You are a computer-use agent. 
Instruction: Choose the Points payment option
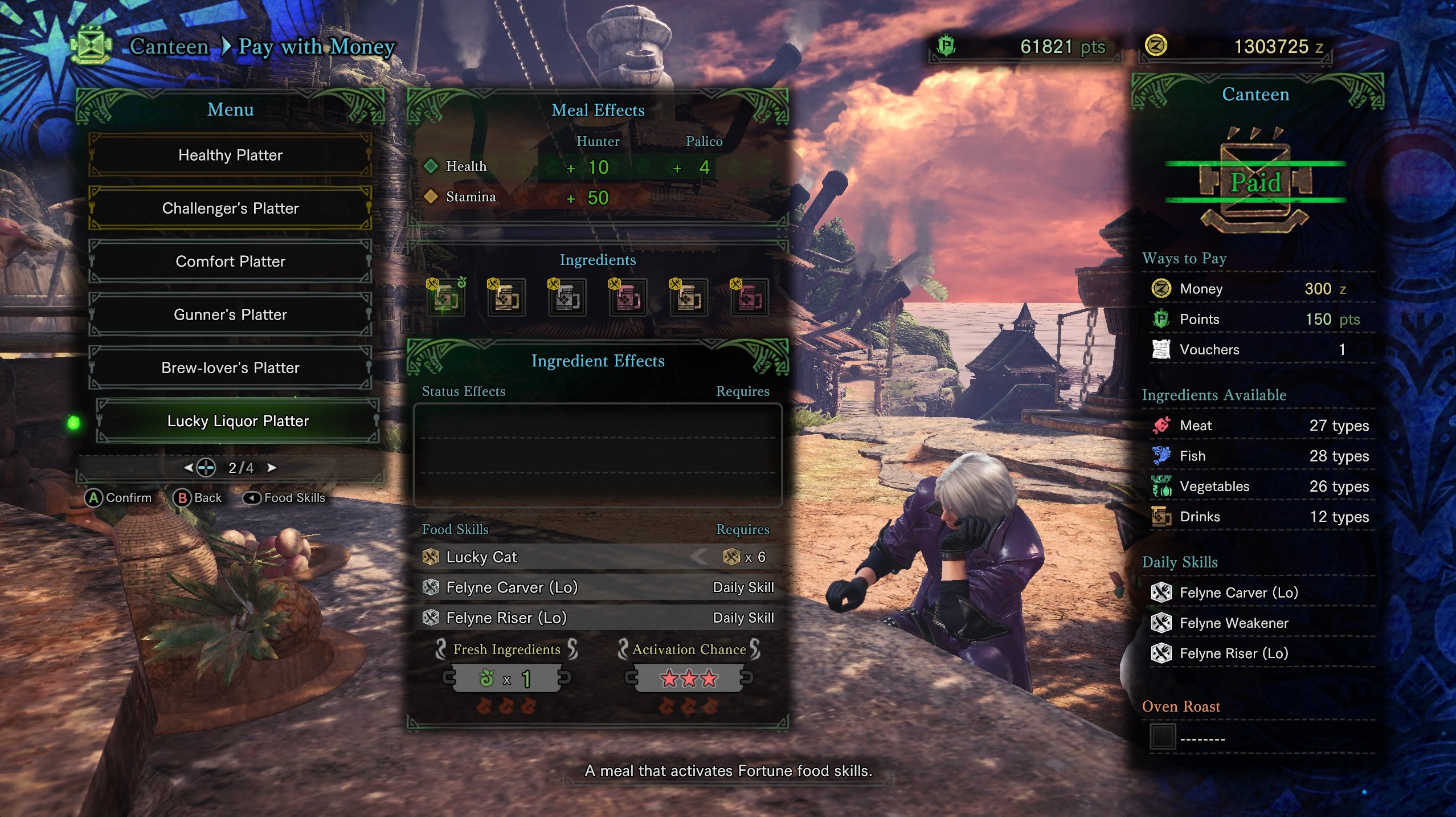coord(1260,319)
